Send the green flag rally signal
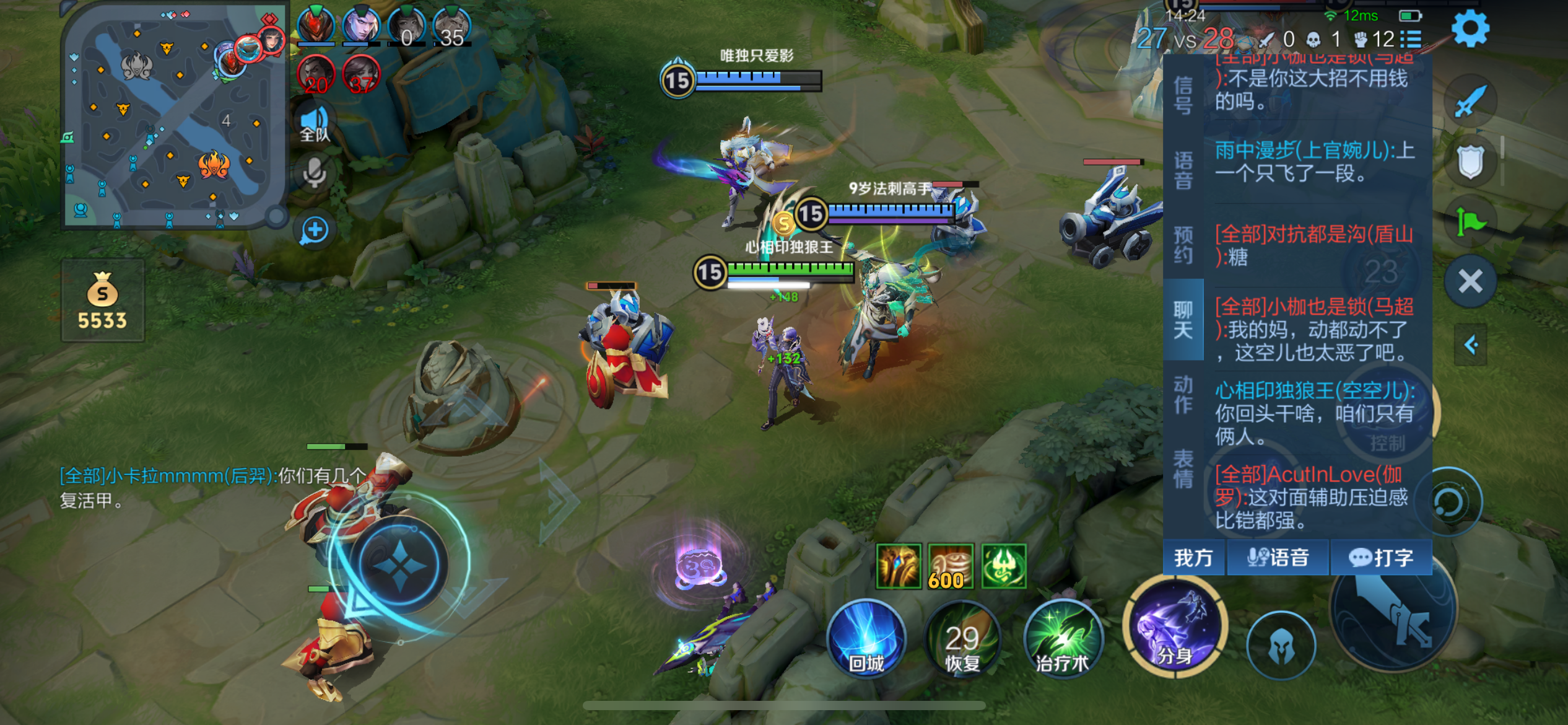 coord(1470,221)
